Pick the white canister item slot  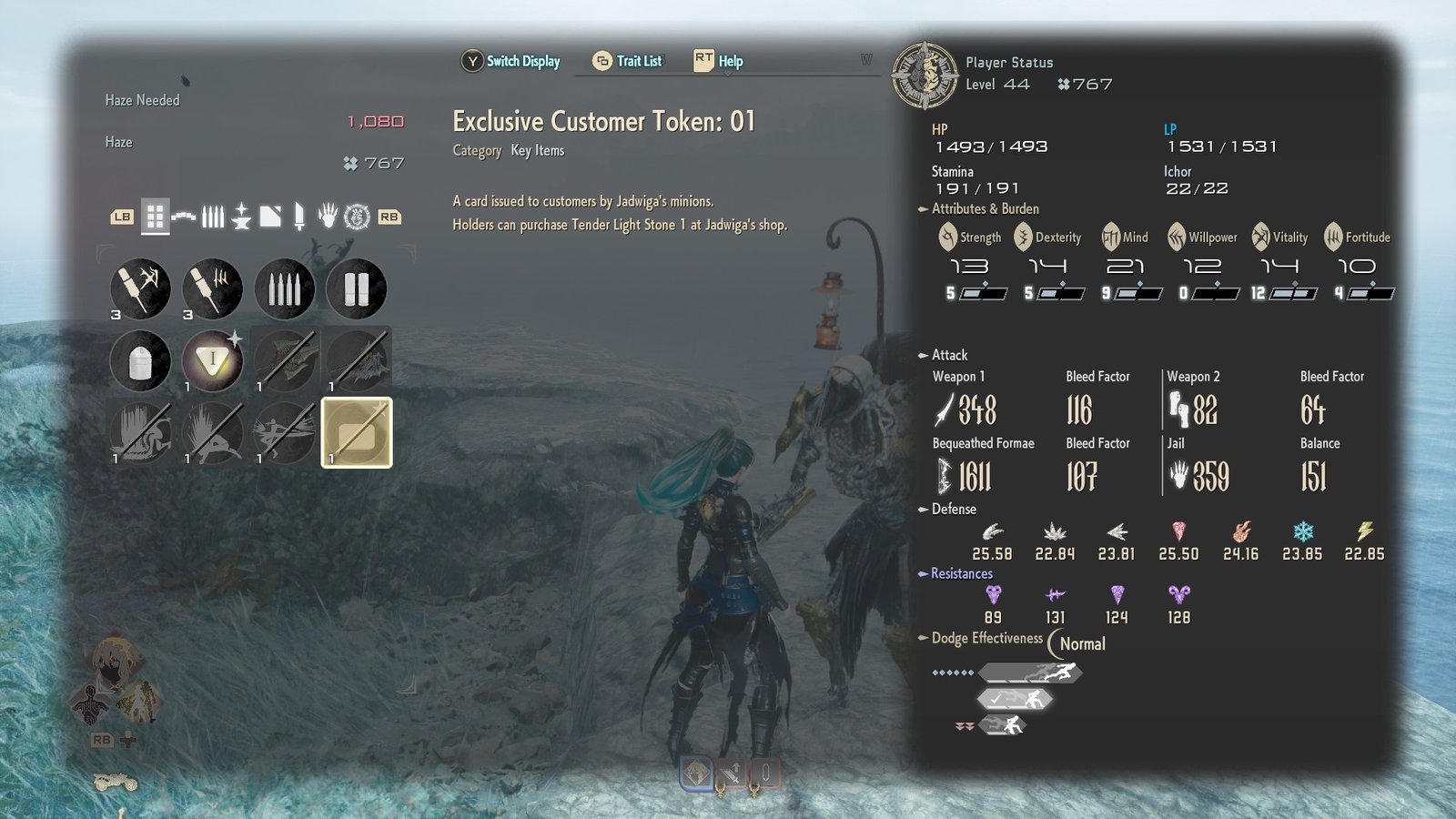click(140, 360)
